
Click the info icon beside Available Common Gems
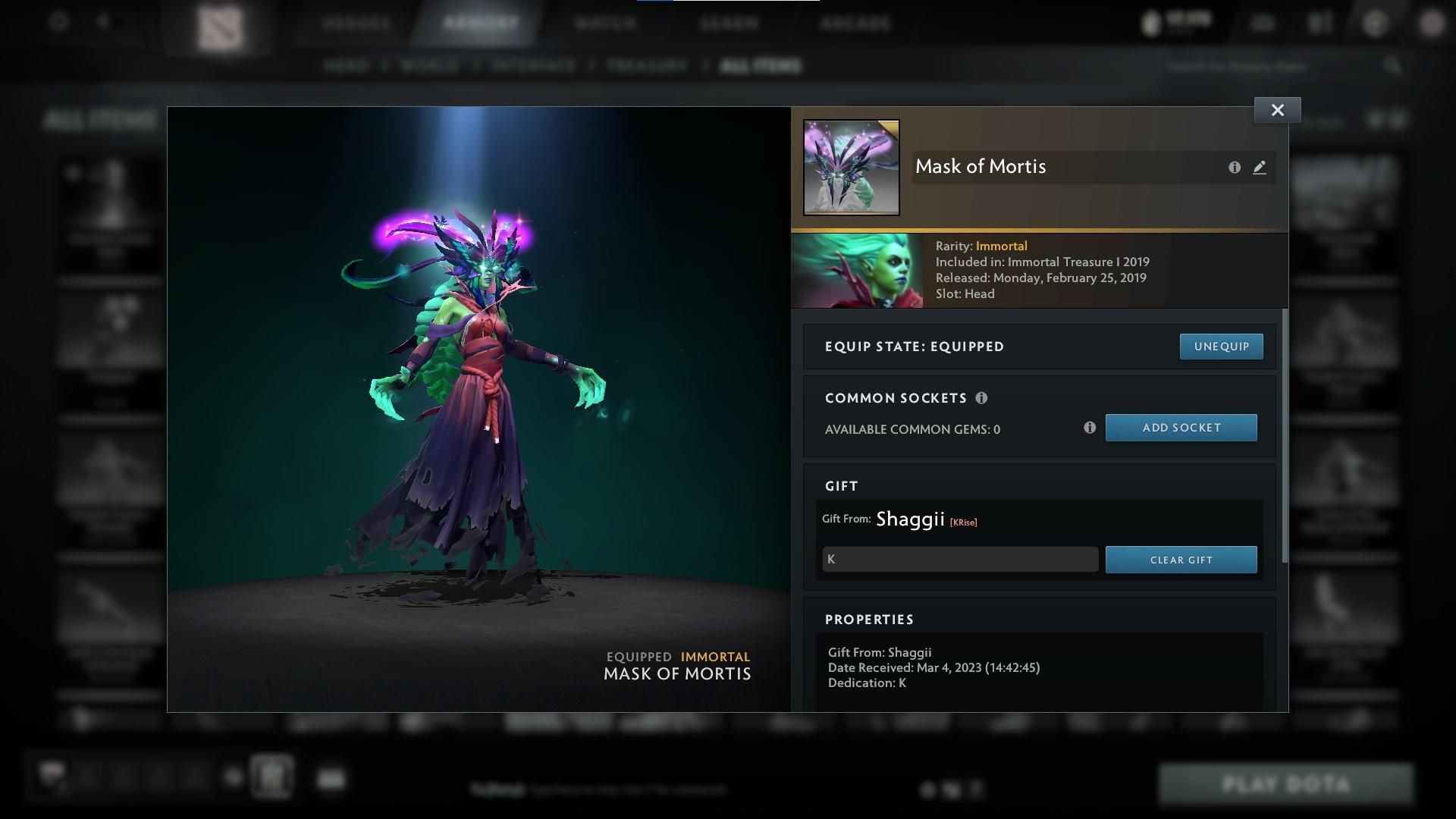point(1090,428)
